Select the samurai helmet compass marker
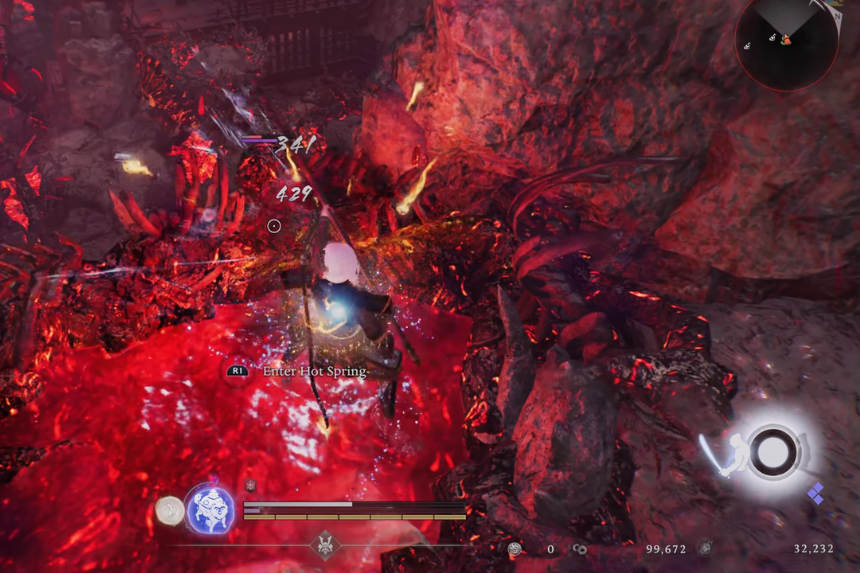Screen dimensions: 860x573 tap(325, 545)
